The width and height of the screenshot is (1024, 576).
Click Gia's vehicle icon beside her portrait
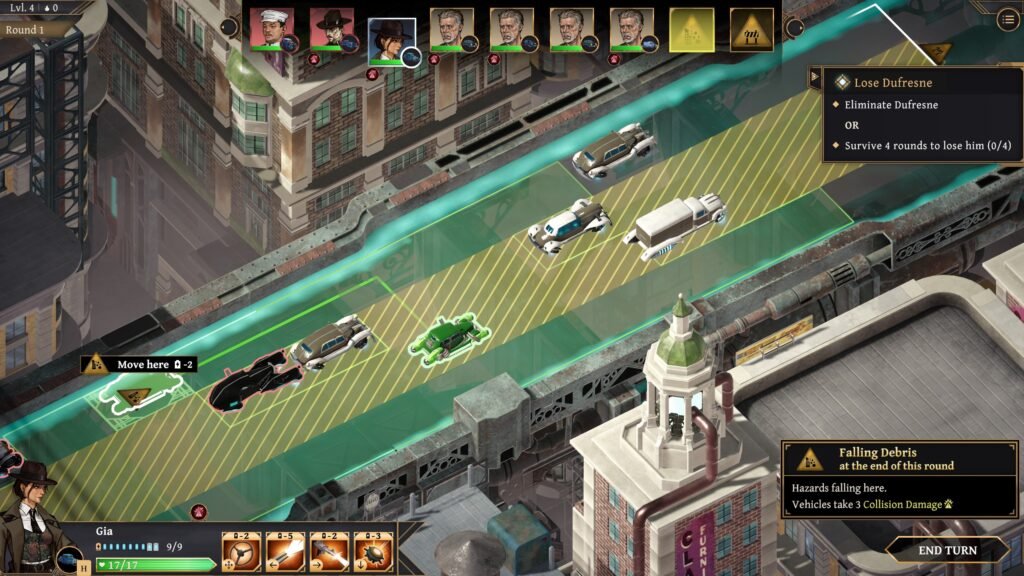[69, 559]
